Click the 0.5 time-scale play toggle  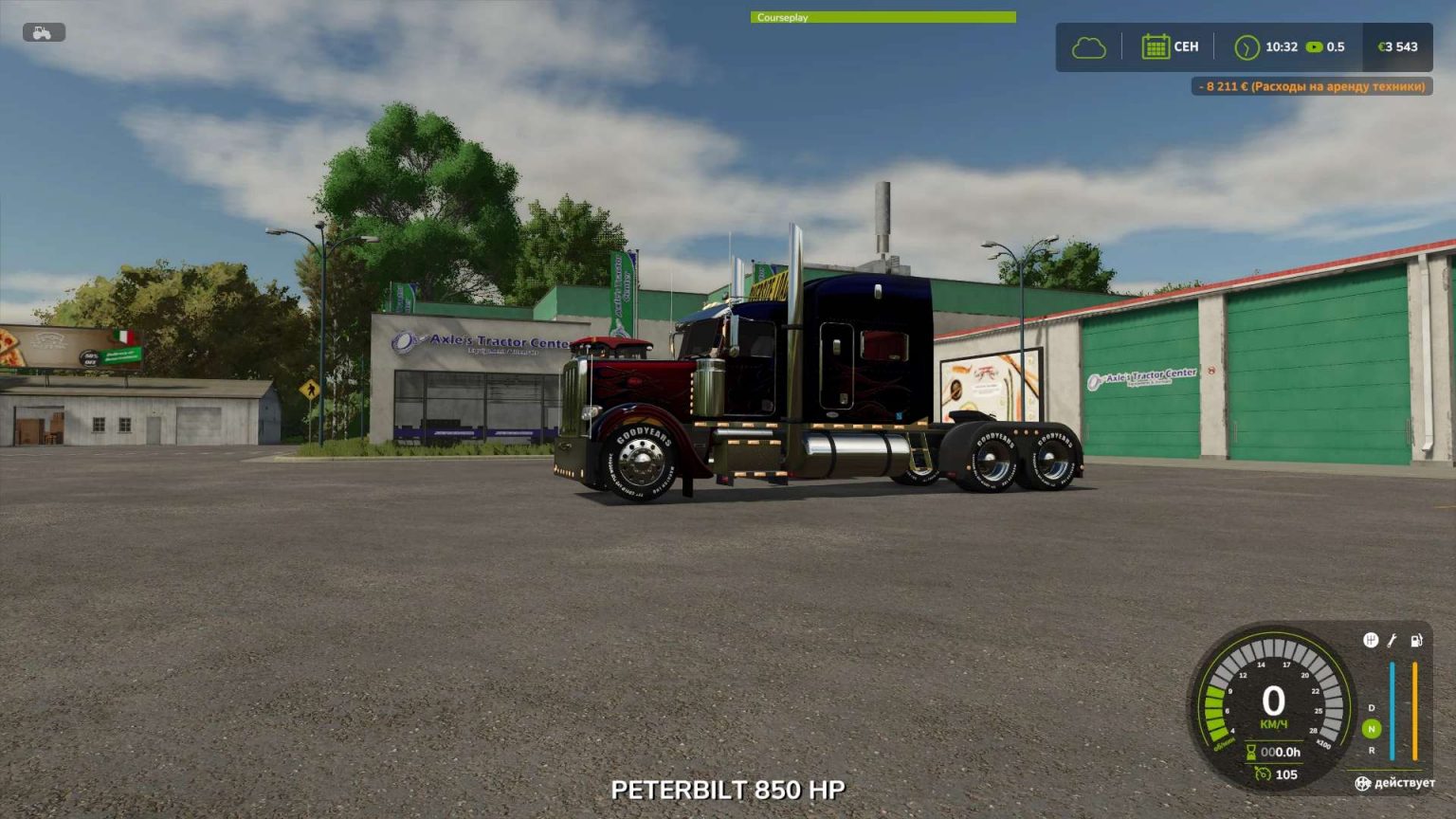tap(1317, 45)
